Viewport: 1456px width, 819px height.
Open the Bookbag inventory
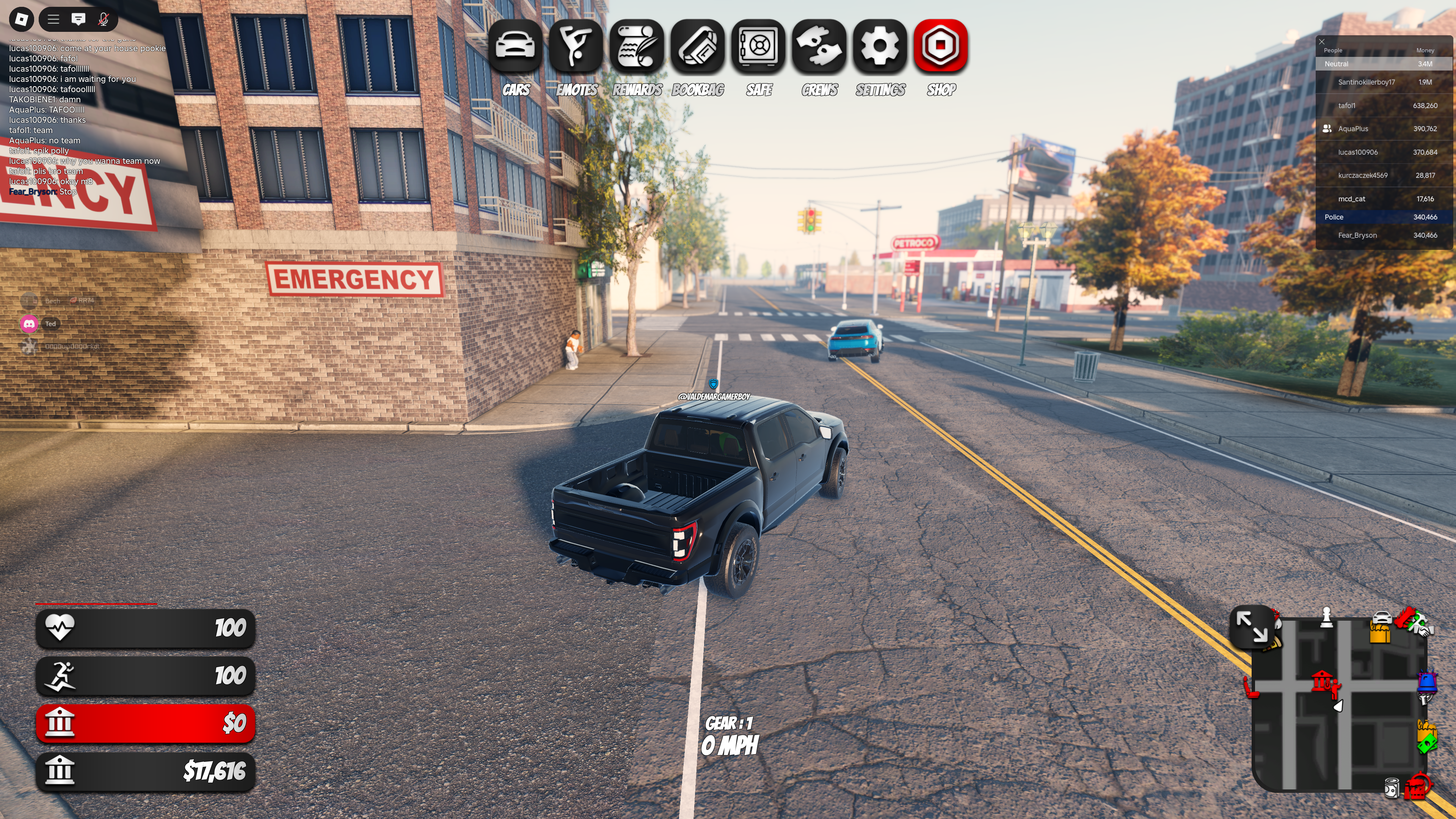[x=698, y=46]
